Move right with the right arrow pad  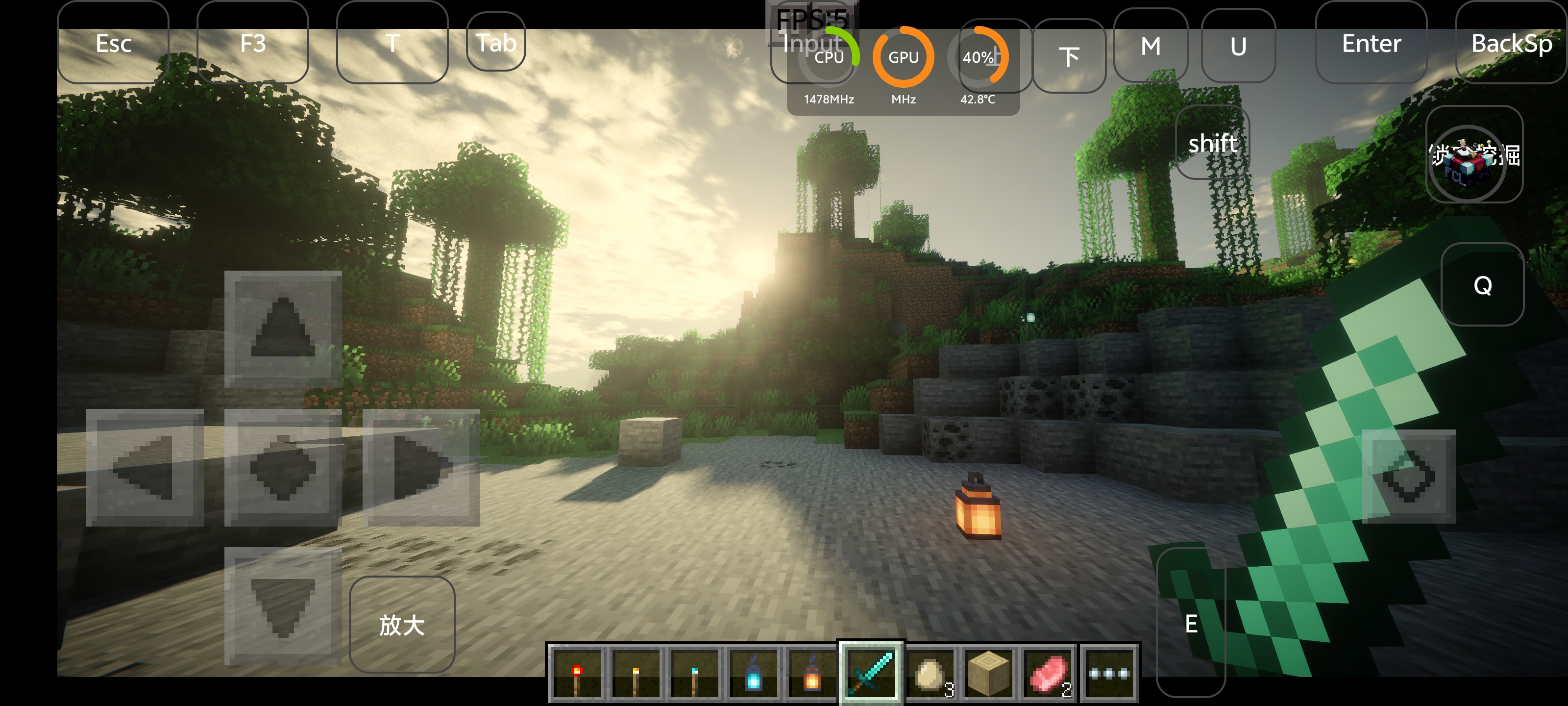(x=421, y=467)
